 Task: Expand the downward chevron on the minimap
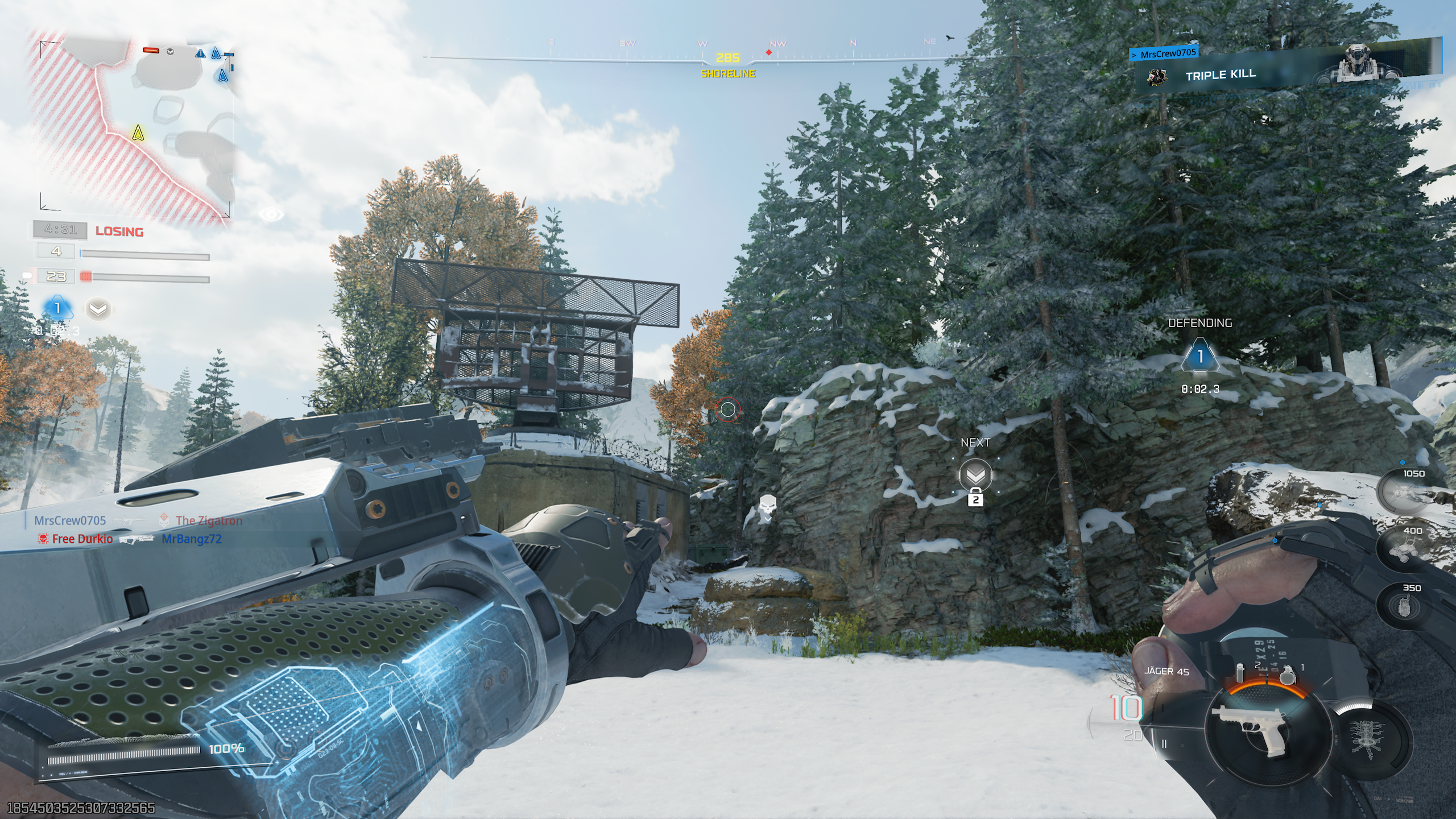click(x=170, y=52)
